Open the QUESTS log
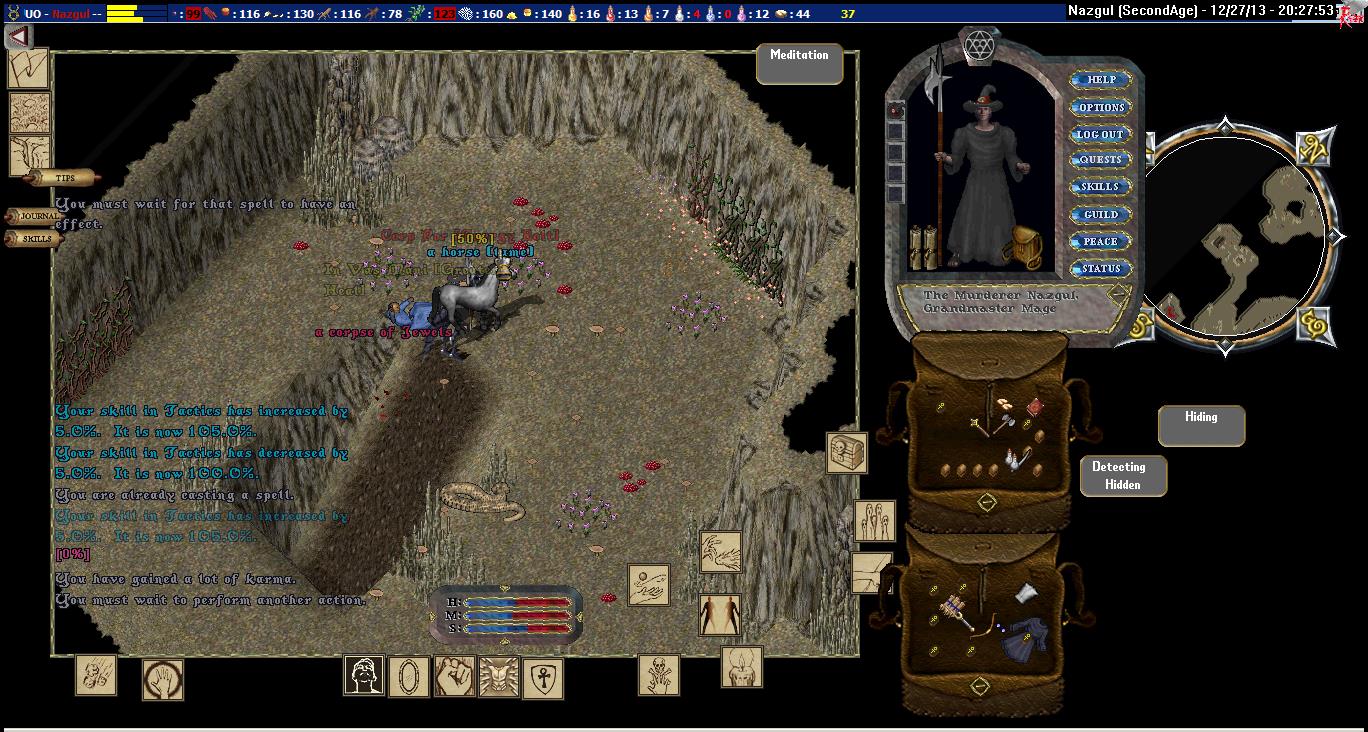This screenshot has width=1368, height=732. [1100, 160]
